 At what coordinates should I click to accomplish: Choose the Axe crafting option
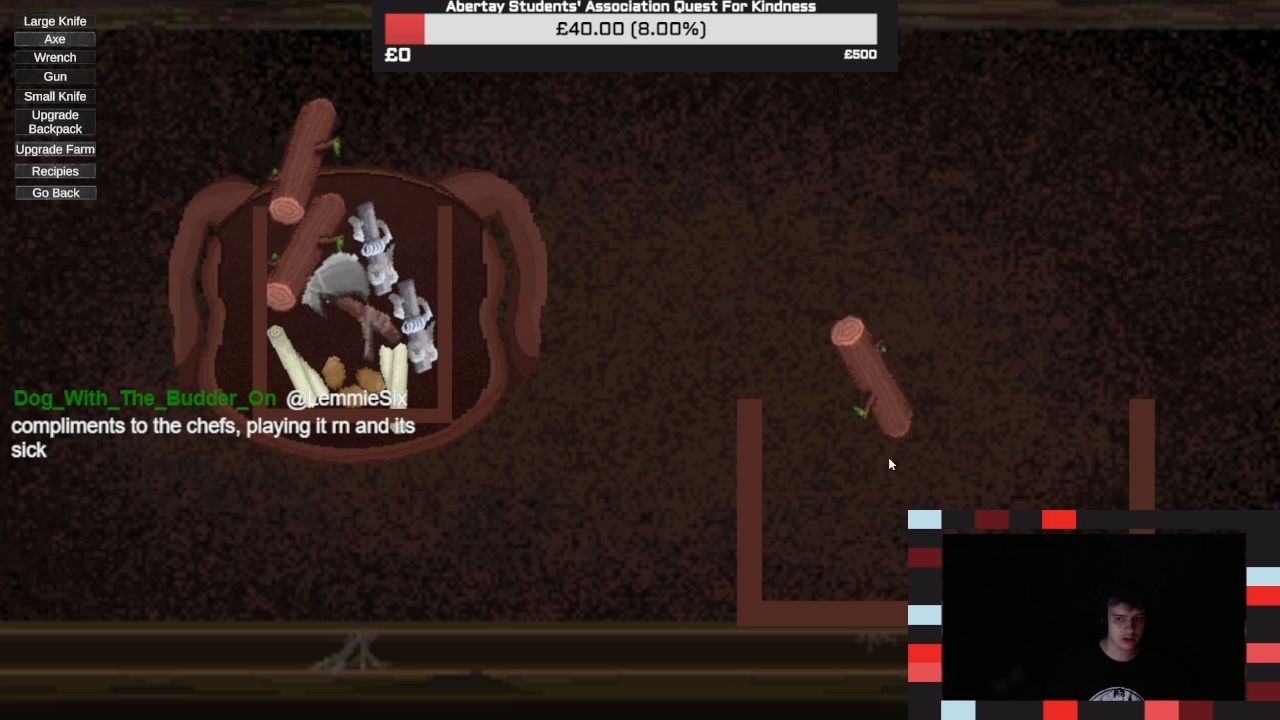[x=55, y=39]
